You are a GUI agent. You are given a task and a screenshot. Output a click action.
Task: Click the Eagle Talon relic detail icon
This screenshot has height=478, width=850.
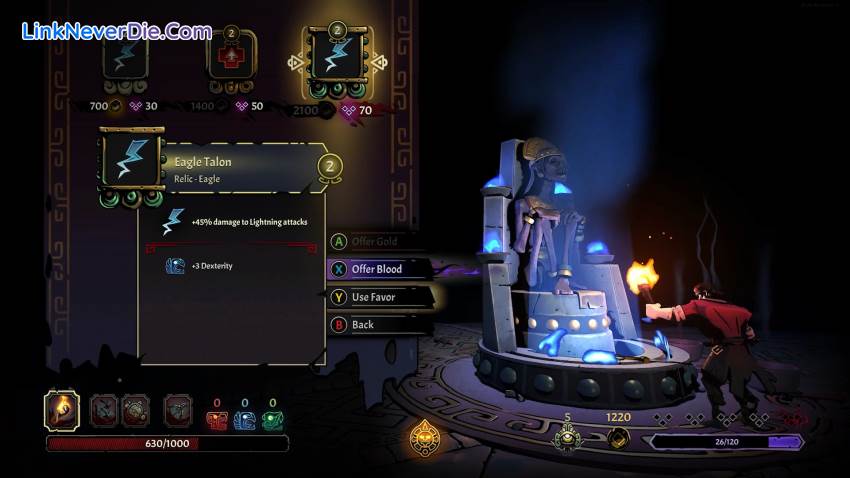131,160
